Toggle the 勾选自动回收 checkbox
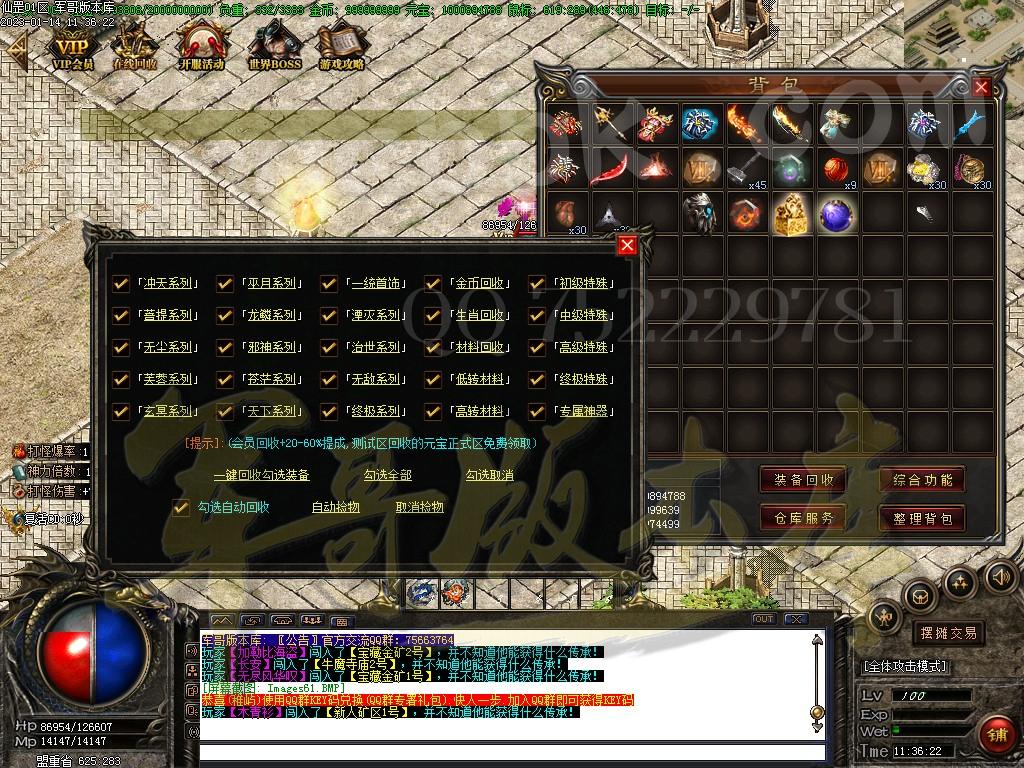The image size is (1024, 768). coord(181,508)
